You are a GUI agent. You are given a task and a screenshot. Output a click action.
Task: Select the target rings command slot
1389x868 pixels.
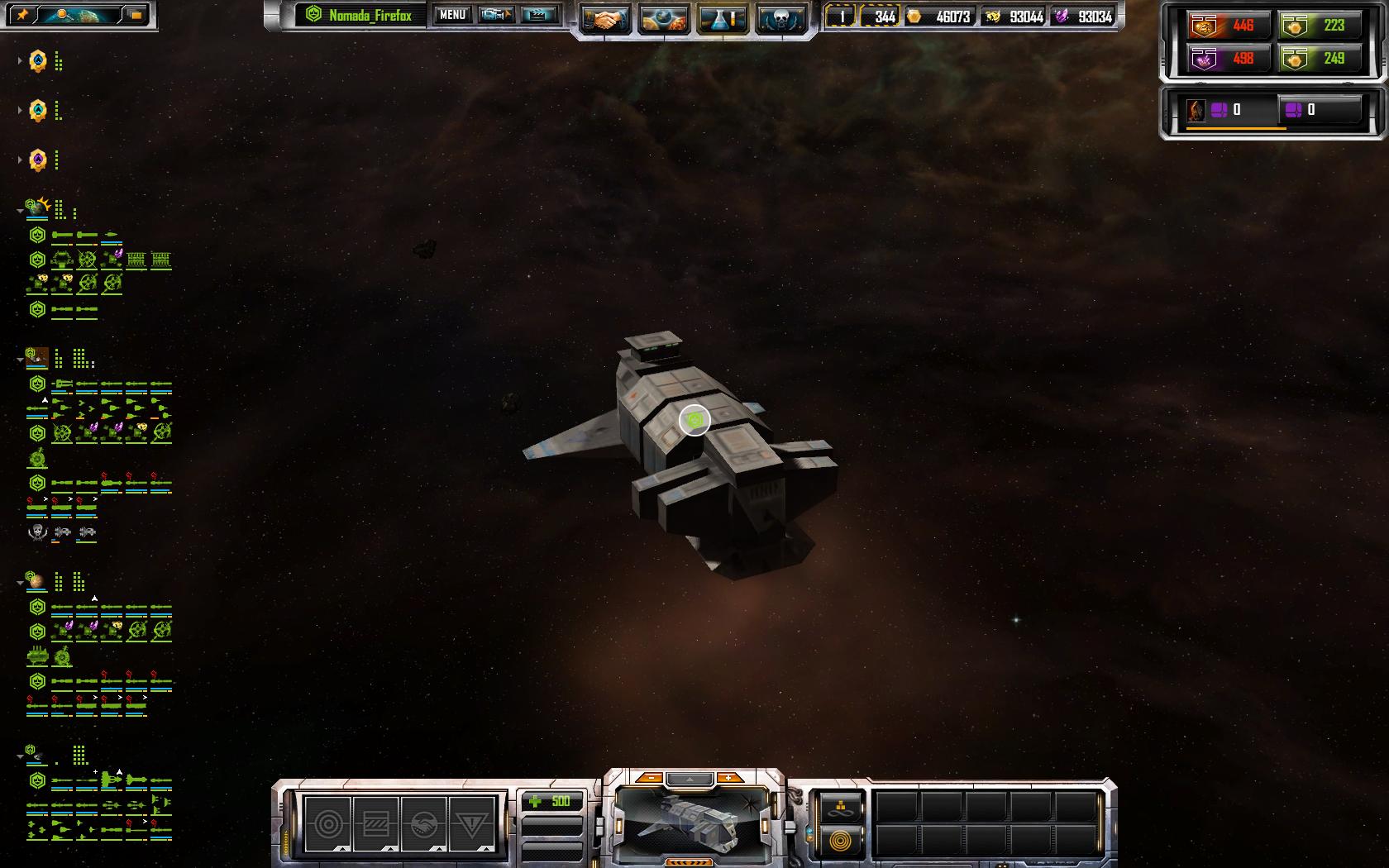(x=328, y=824)
